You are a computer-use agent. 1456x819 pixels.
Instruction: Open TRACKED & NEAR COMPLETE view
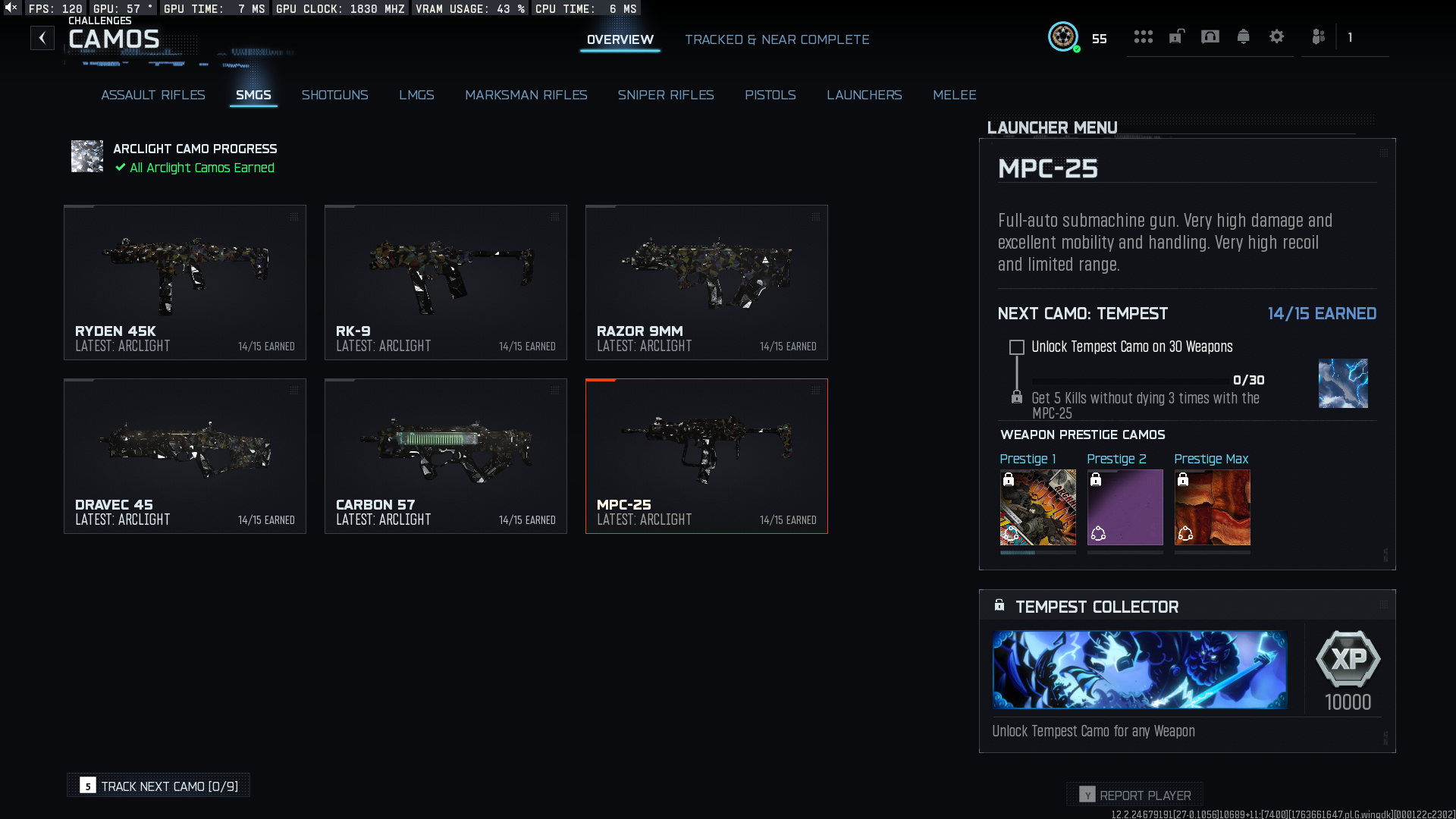pos(777,39)
